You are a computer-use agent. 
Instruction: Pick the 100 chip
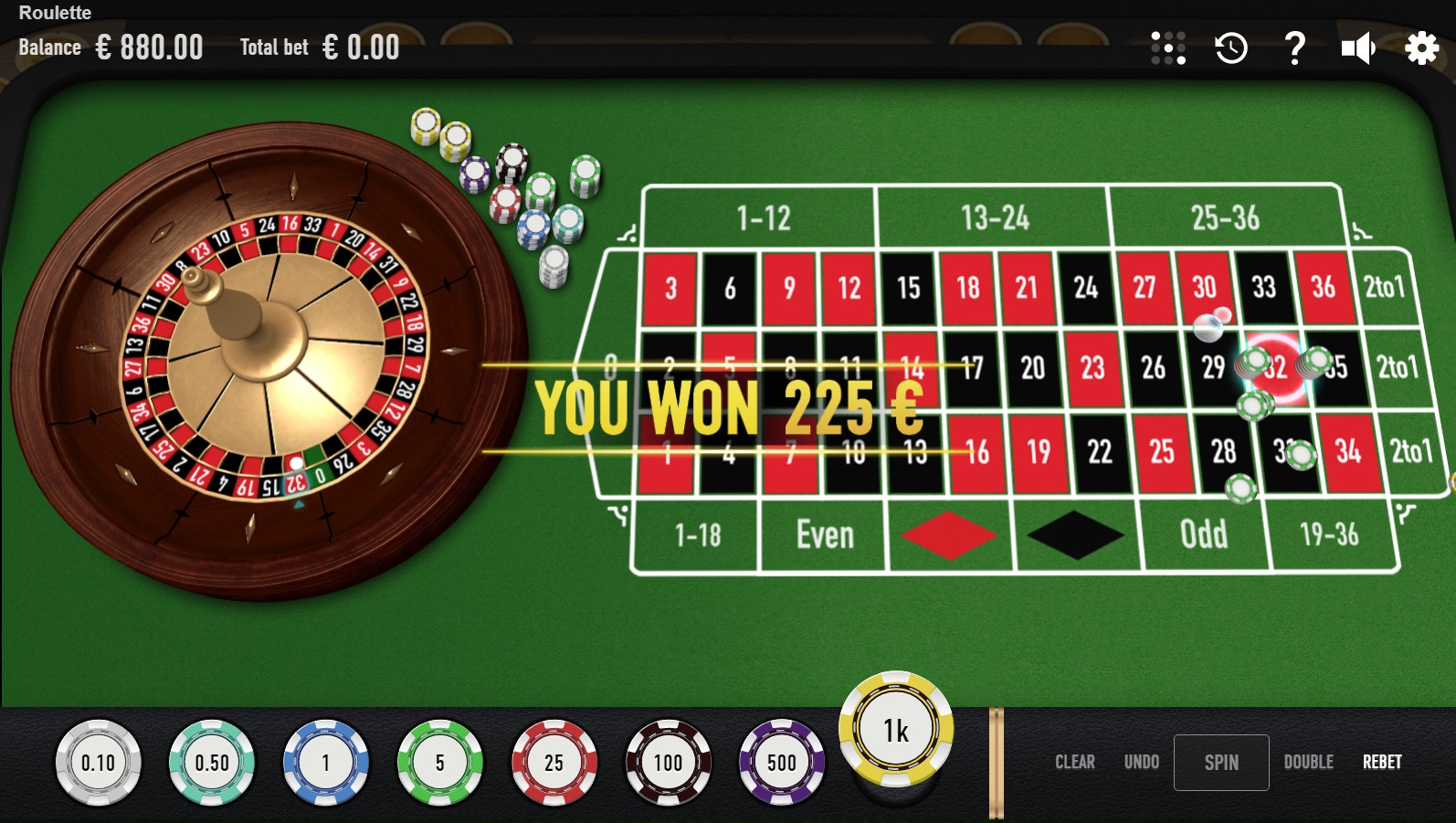668,763
